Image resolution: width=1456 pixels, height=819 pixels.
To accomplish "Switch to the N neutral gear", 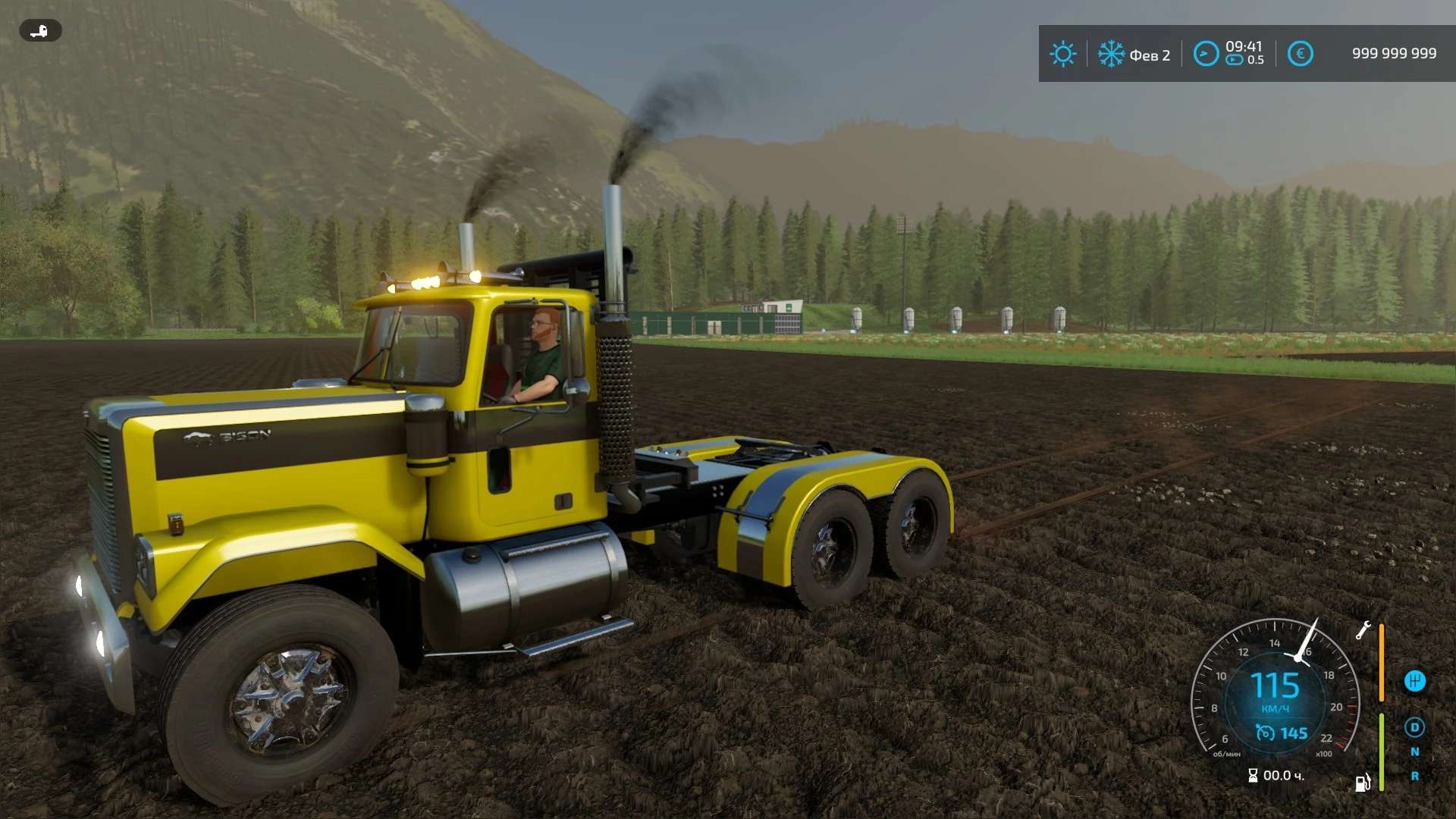I will pyautogui.click(x=1414, y=752).
